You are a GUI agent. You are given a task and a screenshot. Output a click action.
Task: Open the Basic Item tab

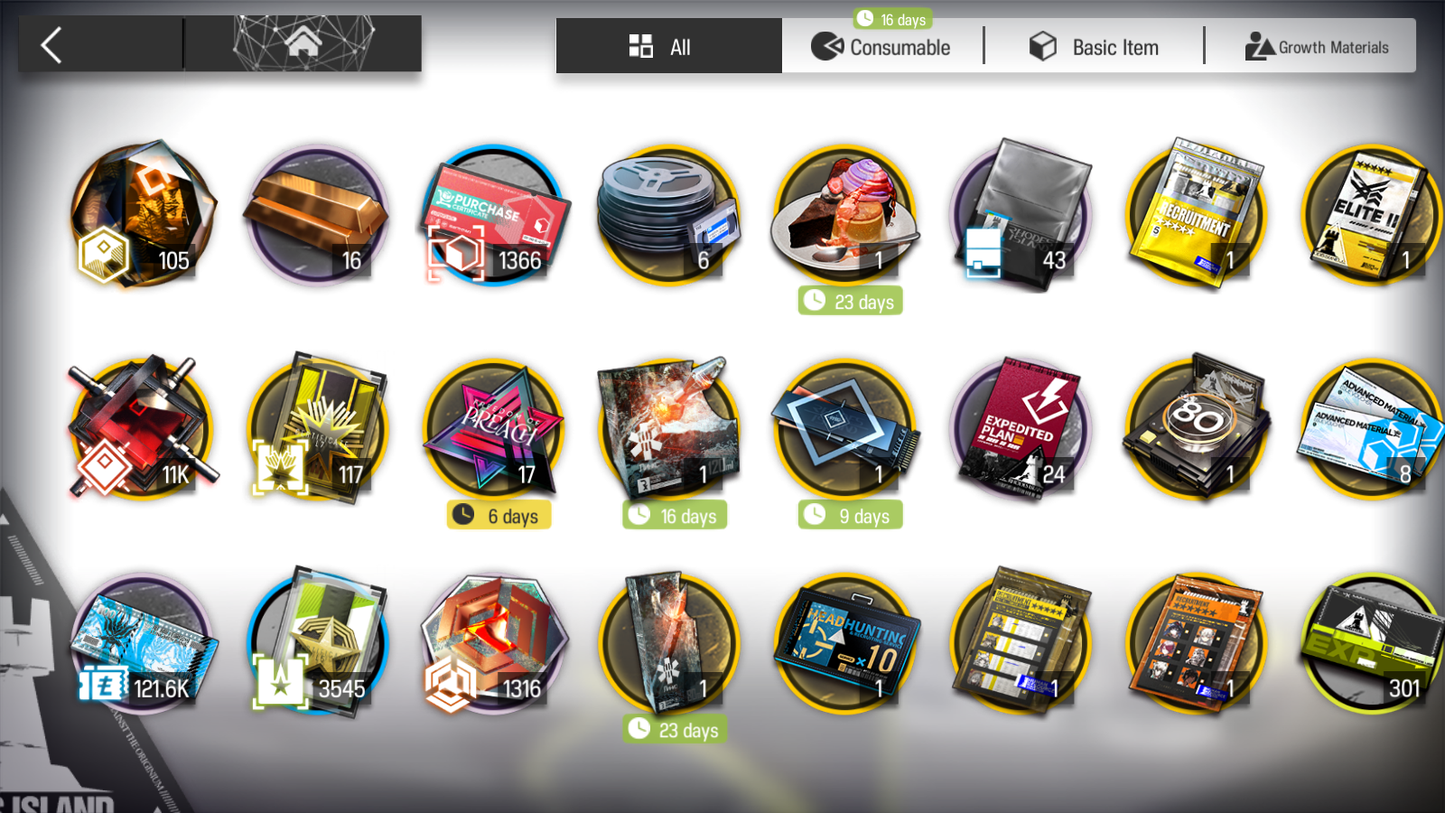tap(1095, 47)
